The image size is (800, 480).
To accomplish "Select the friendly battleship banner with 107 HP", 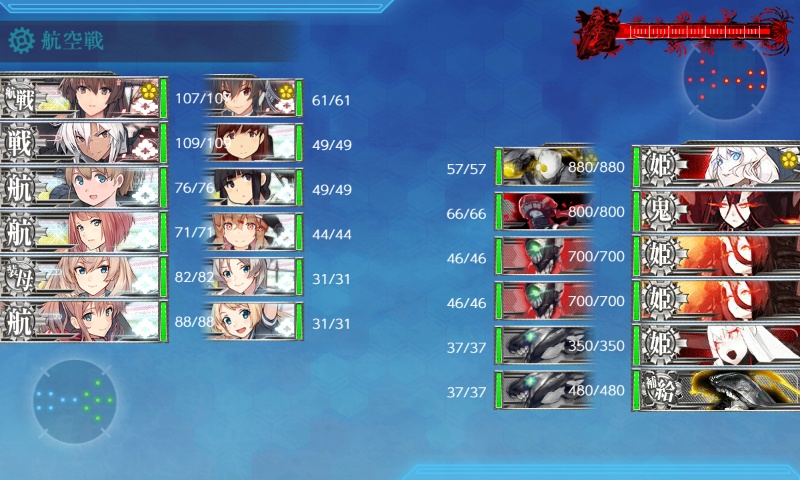I will tap(82, 97).
